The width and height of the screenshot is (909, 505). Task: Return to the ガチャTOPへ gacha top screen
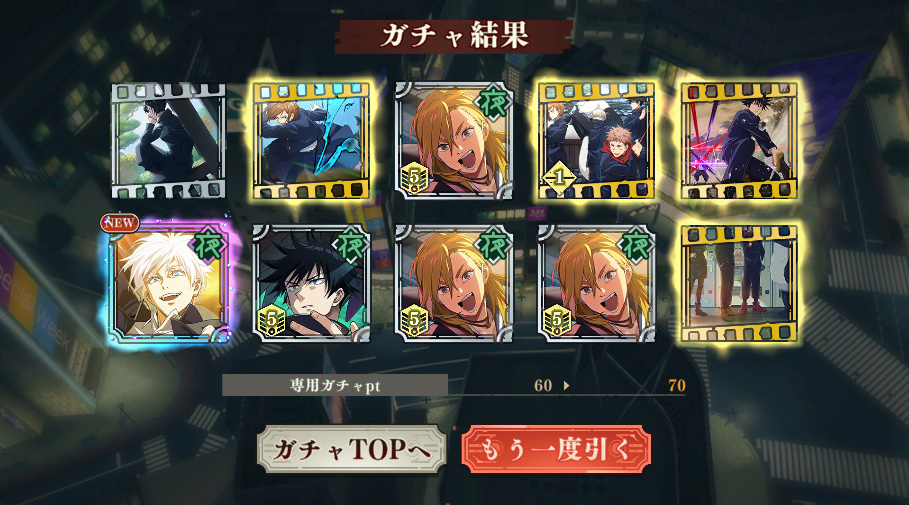tap(350, 450)
